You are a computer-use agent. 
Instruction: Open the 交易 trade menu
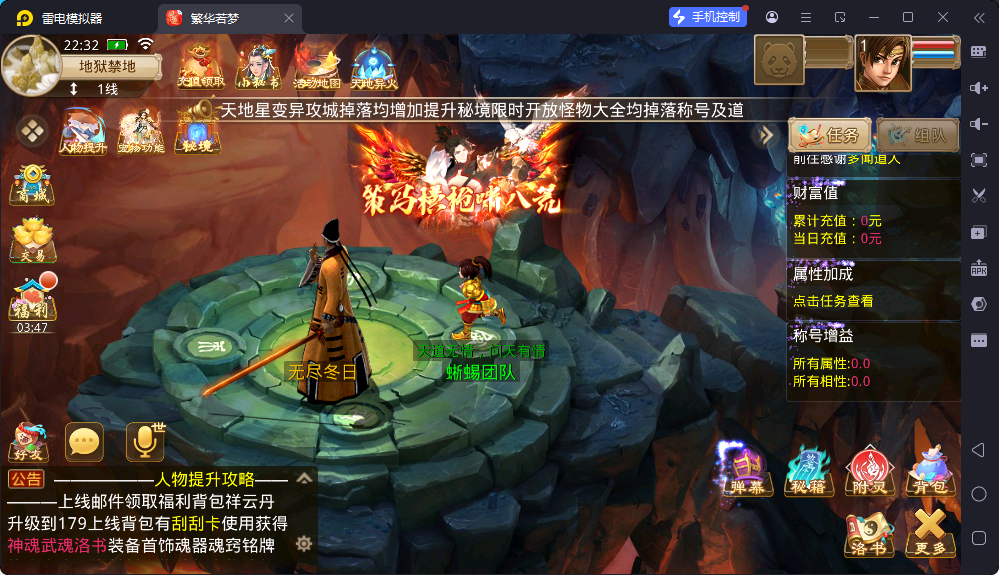[32, 241]
